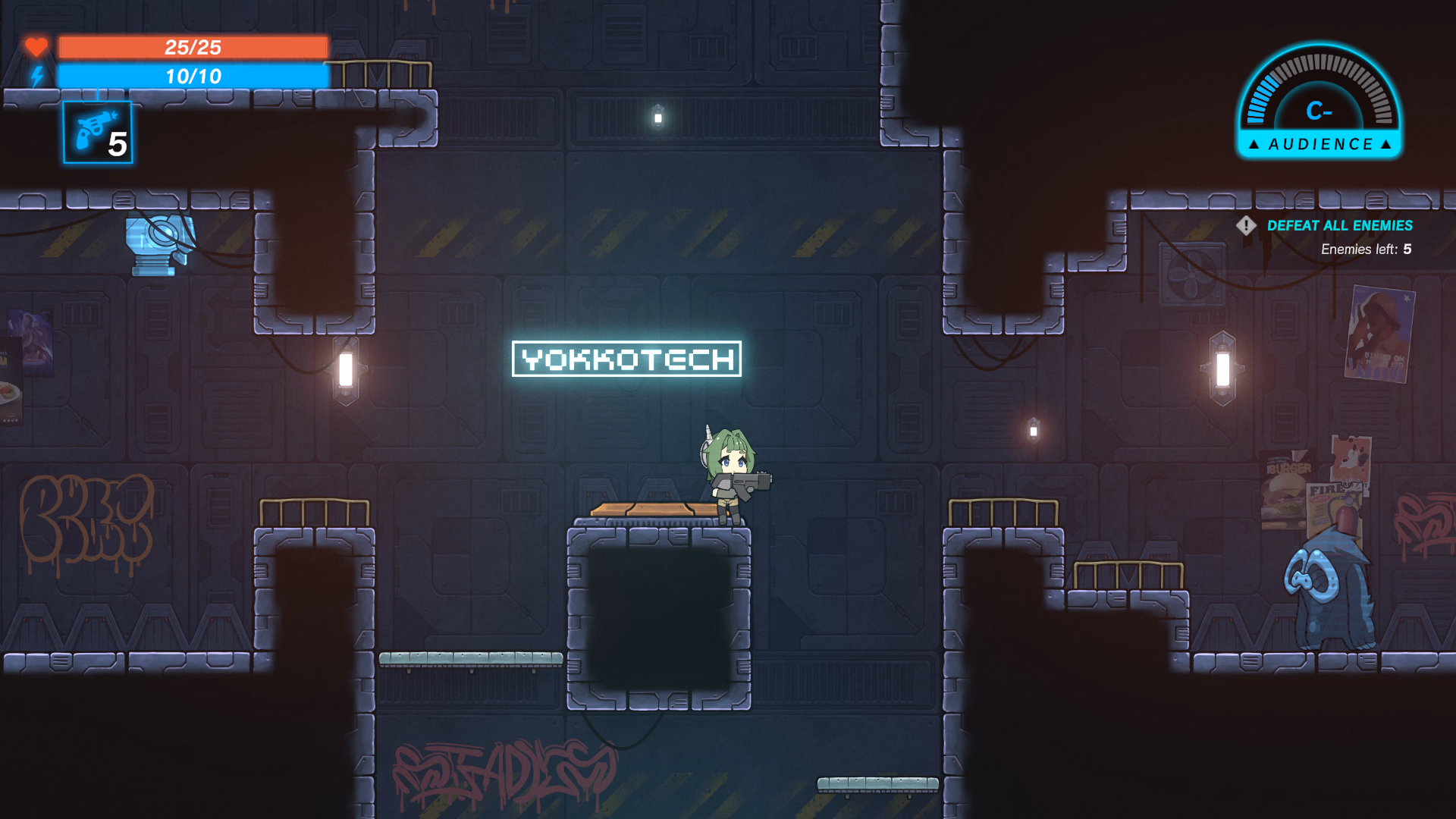Click the glowing security camera on the wall

click(157, 243)
